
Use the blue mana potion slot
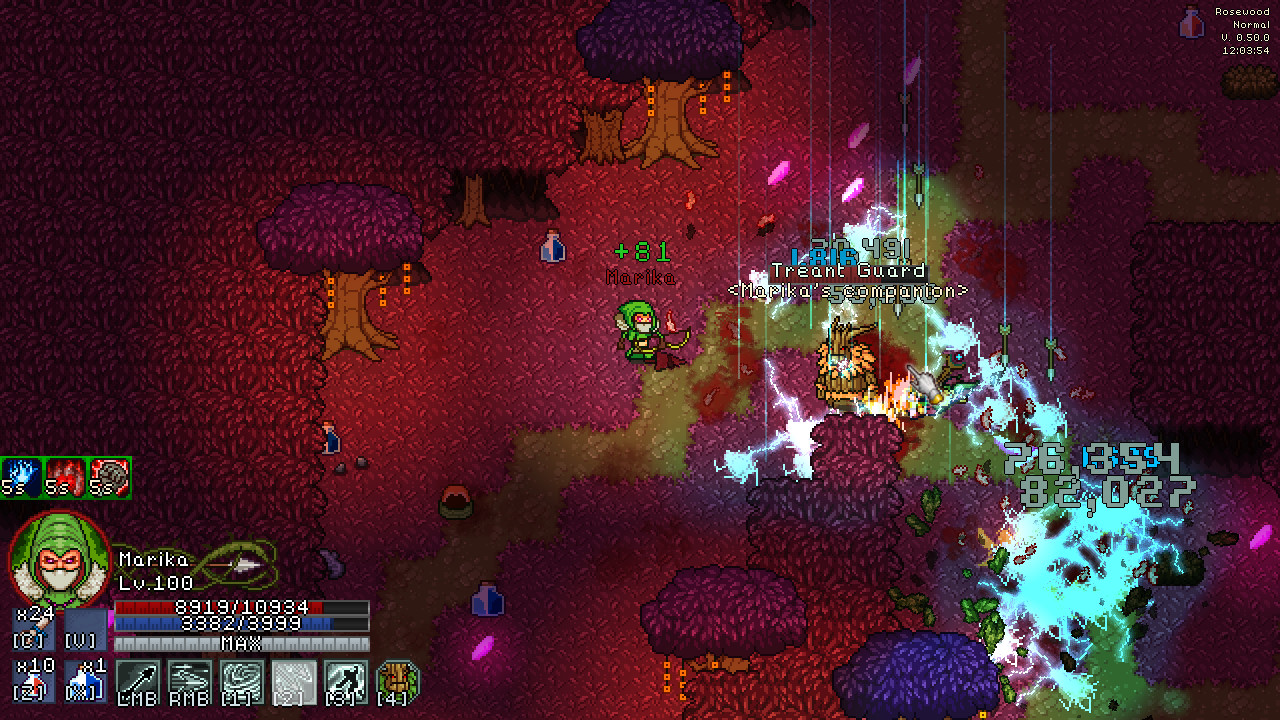[x=86, y=681]
